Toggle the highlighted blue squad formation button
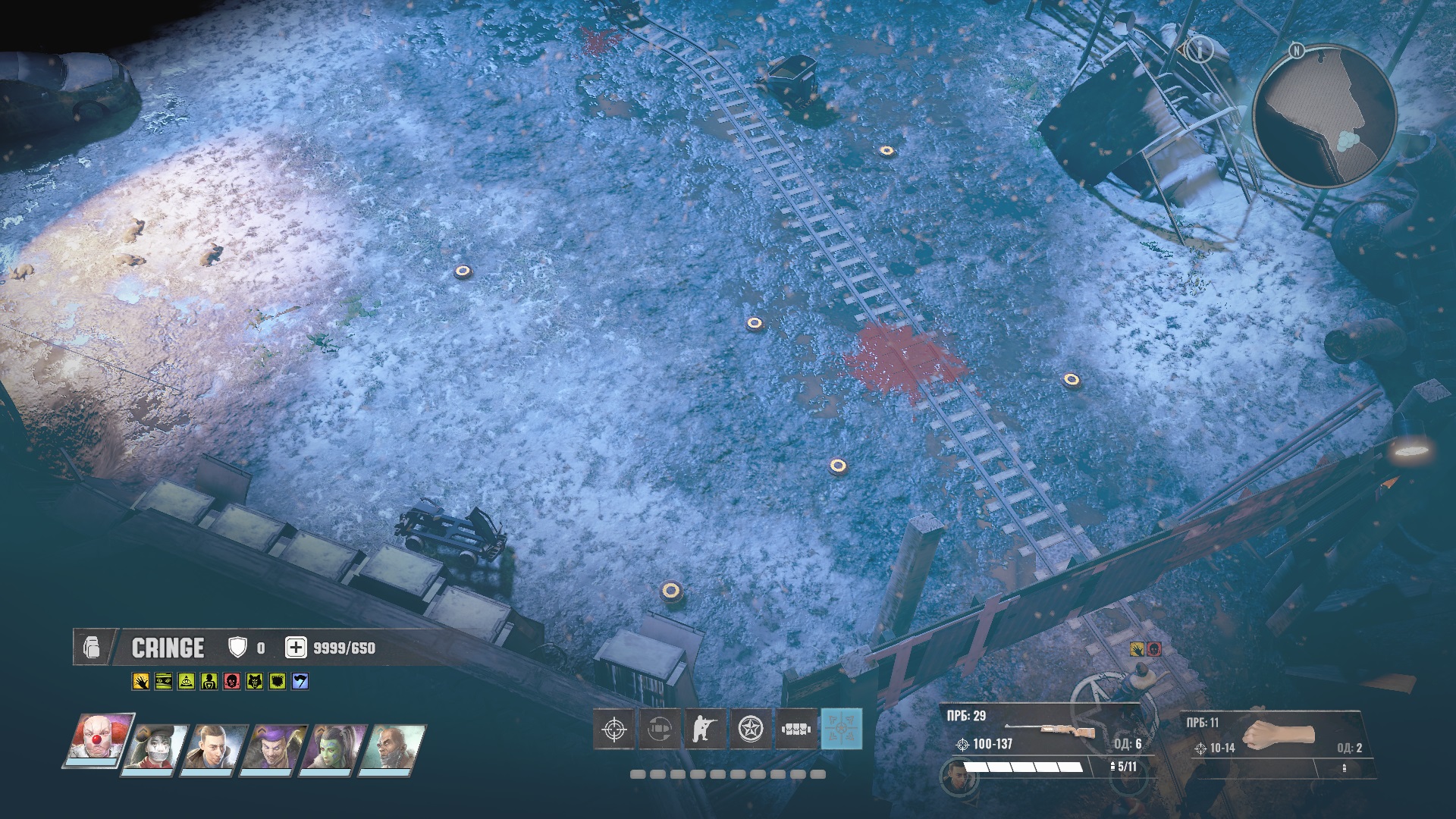The height and width of the screenshot is (819, 1456). (842, 729)
